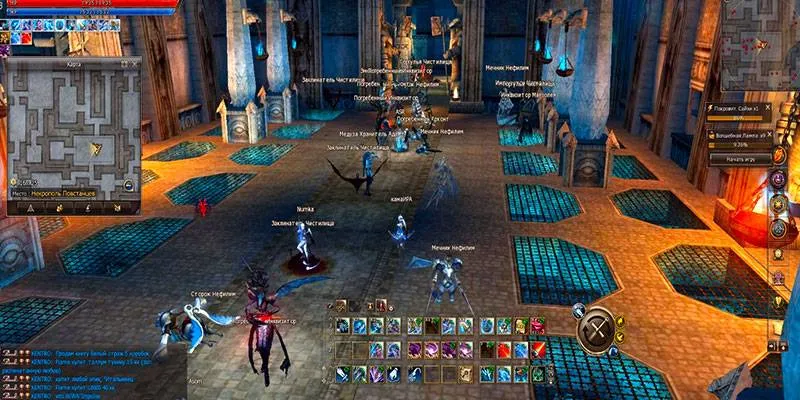Click the Начать игру button
This screenshot has height=400, width=800.
tap(741, 159)
